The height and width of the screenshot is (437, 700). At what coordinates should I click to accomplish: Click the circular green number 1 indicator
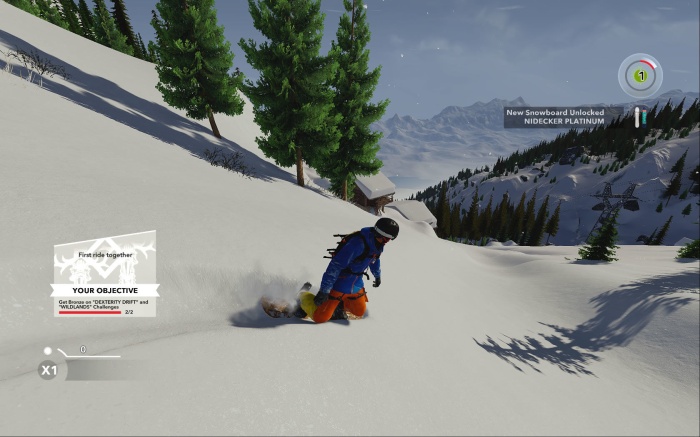pyautogui.click(x=639, y=75)
